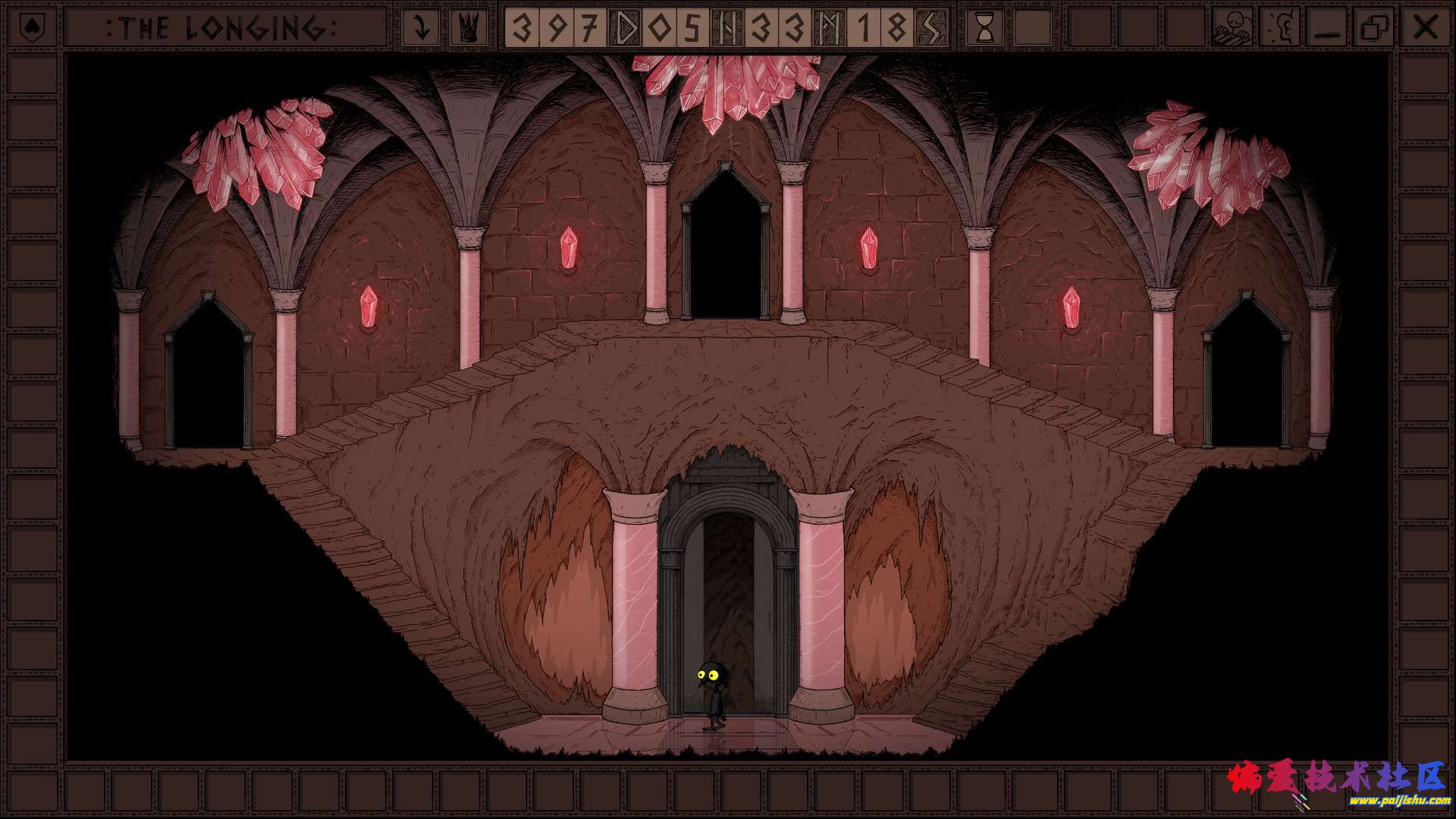Open the skeleton with book icon
Image resolution: width=1456 pixels, height=819 pixels.
click(1232, 28)
